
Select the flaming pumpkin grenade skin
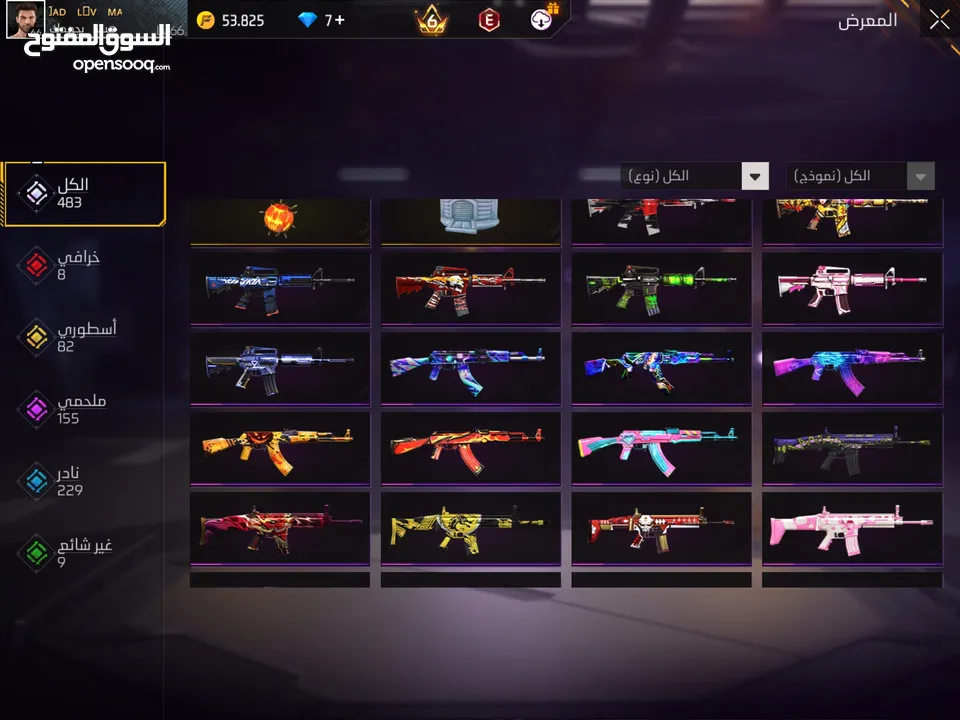coord(280,218)
